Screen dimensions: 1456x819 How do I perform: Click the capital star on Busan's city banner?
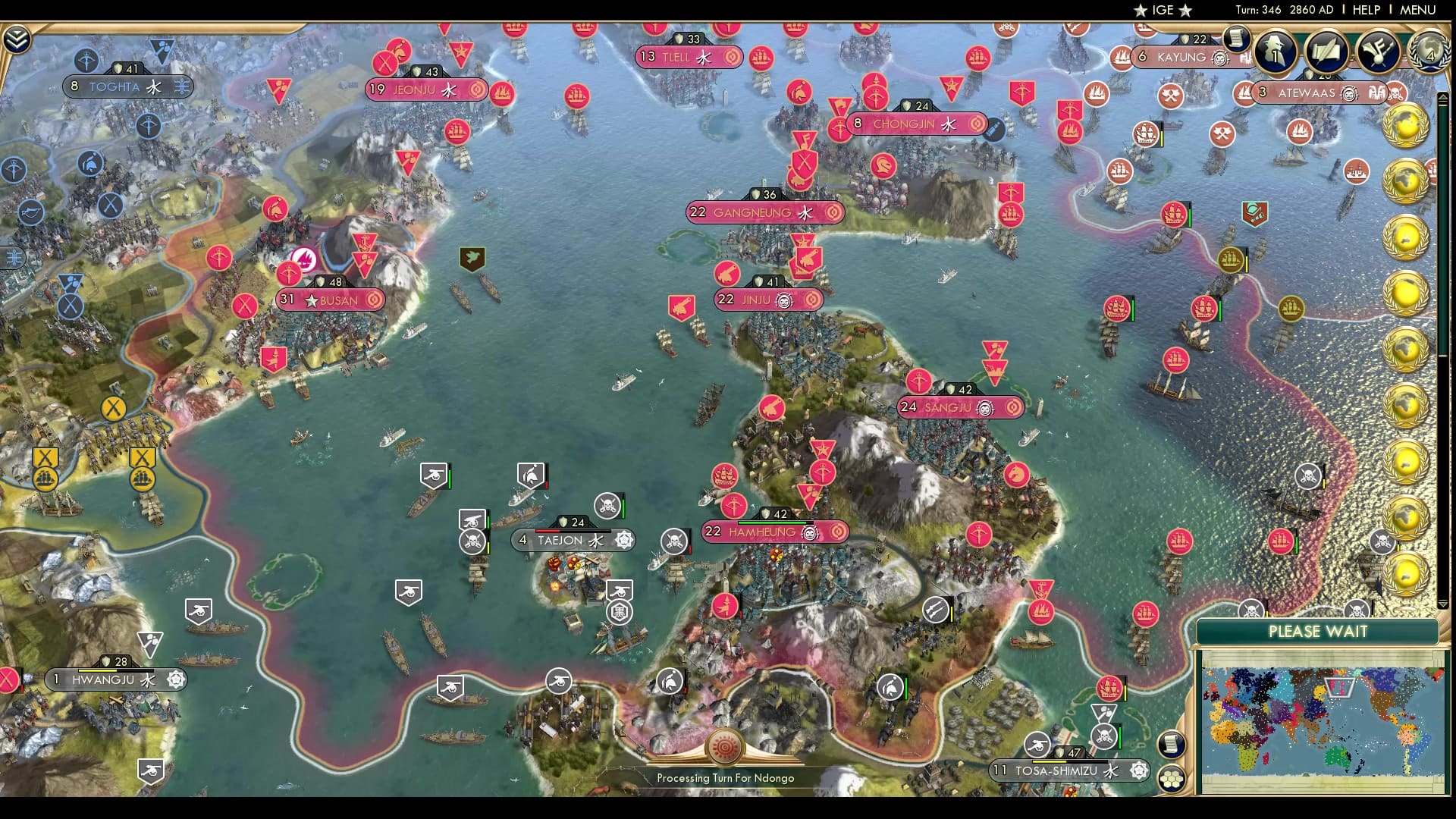coord(311,300)
